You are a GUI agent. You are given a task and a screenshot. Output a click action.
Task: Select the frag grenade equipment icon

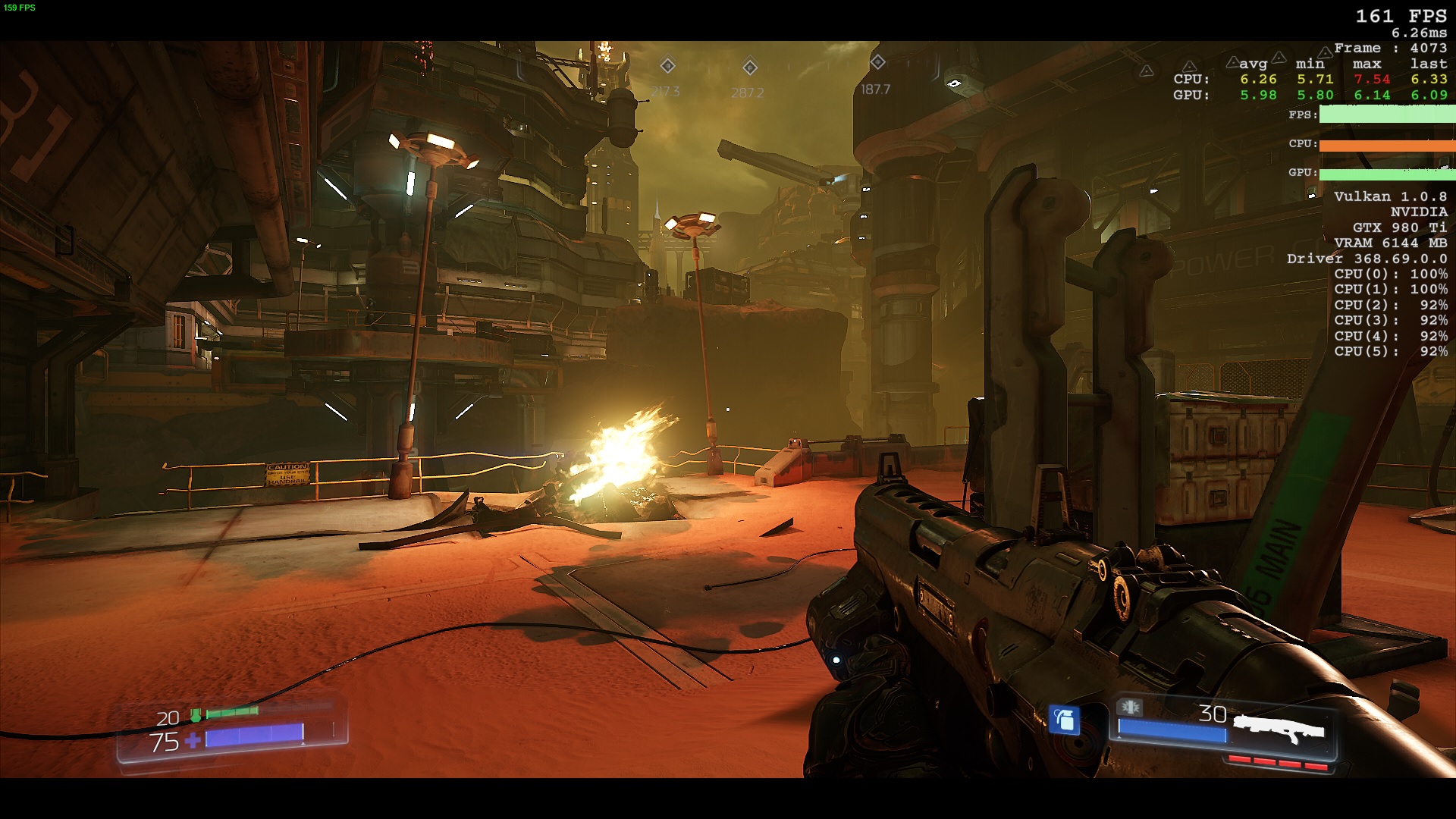[x=1064, y=720]
